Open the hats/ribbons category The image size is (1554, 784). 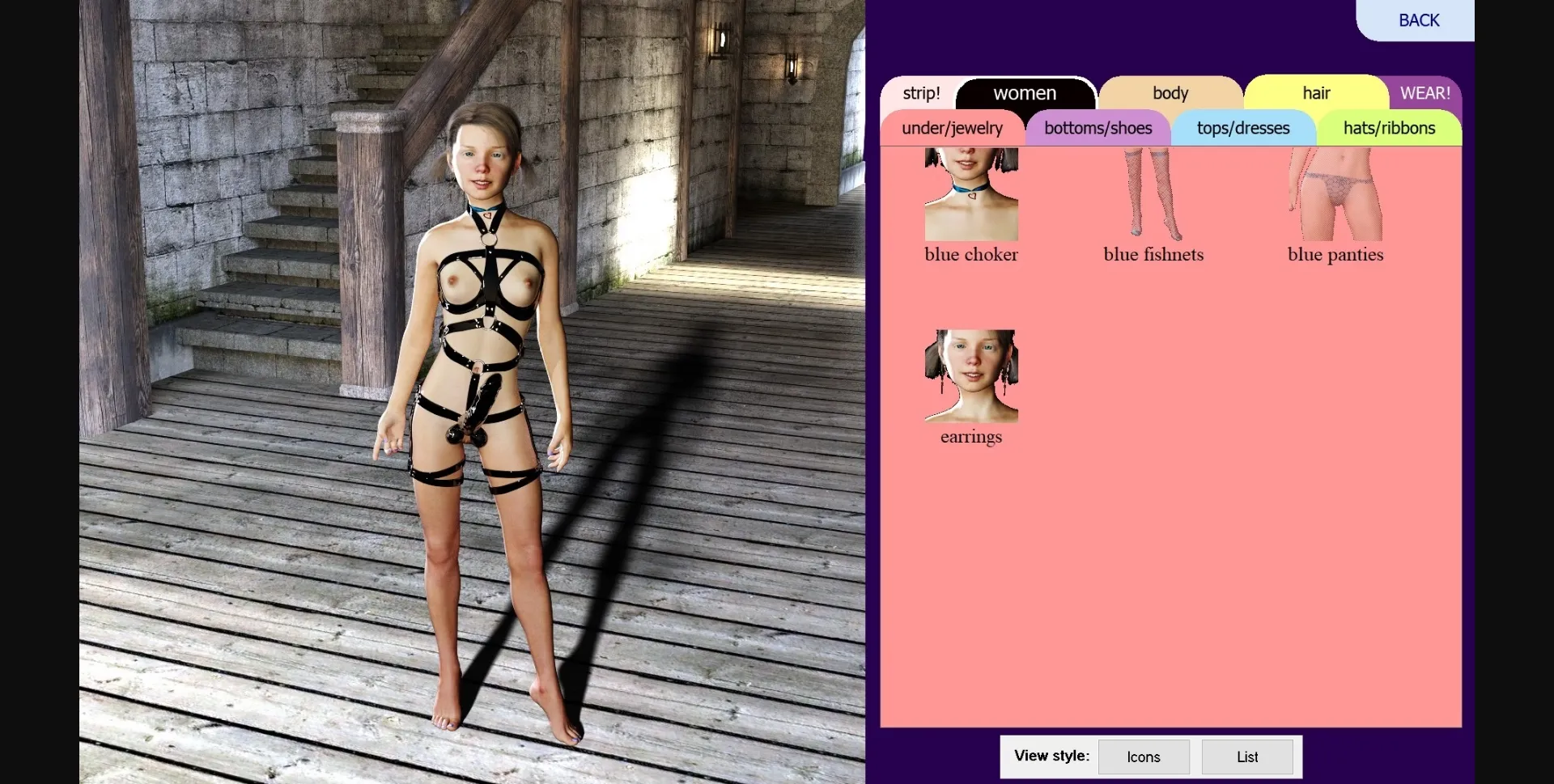[x=1388, y=128]
